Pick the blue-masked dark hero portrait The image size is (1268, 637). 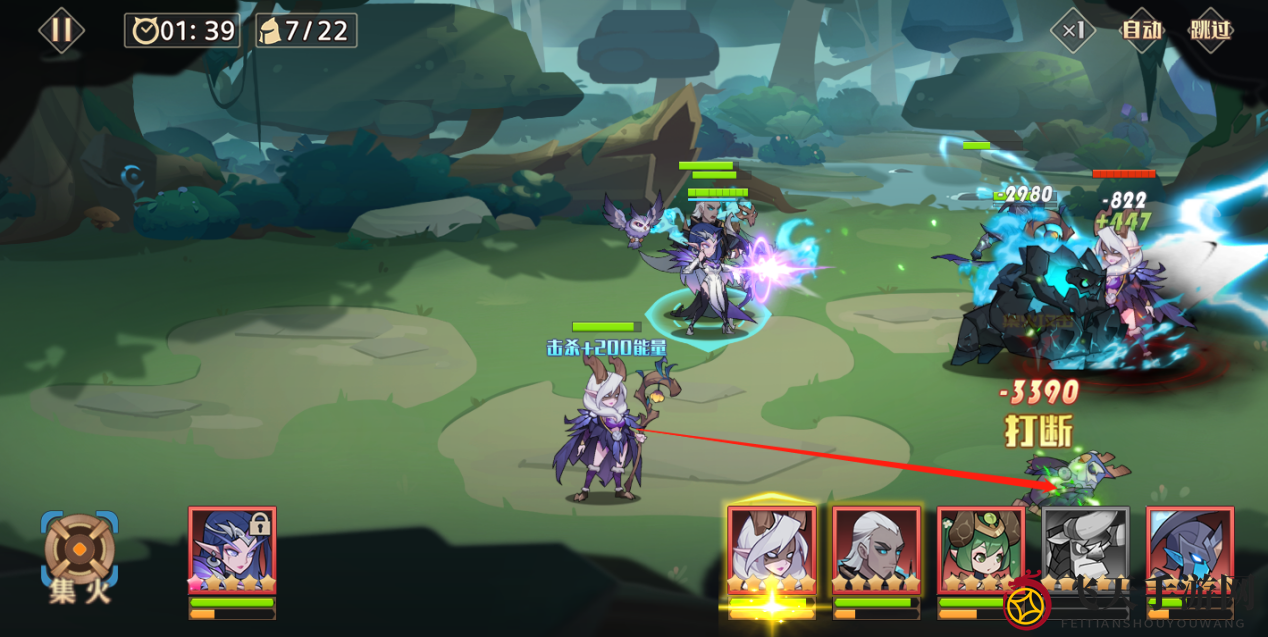pos(1190,550)
